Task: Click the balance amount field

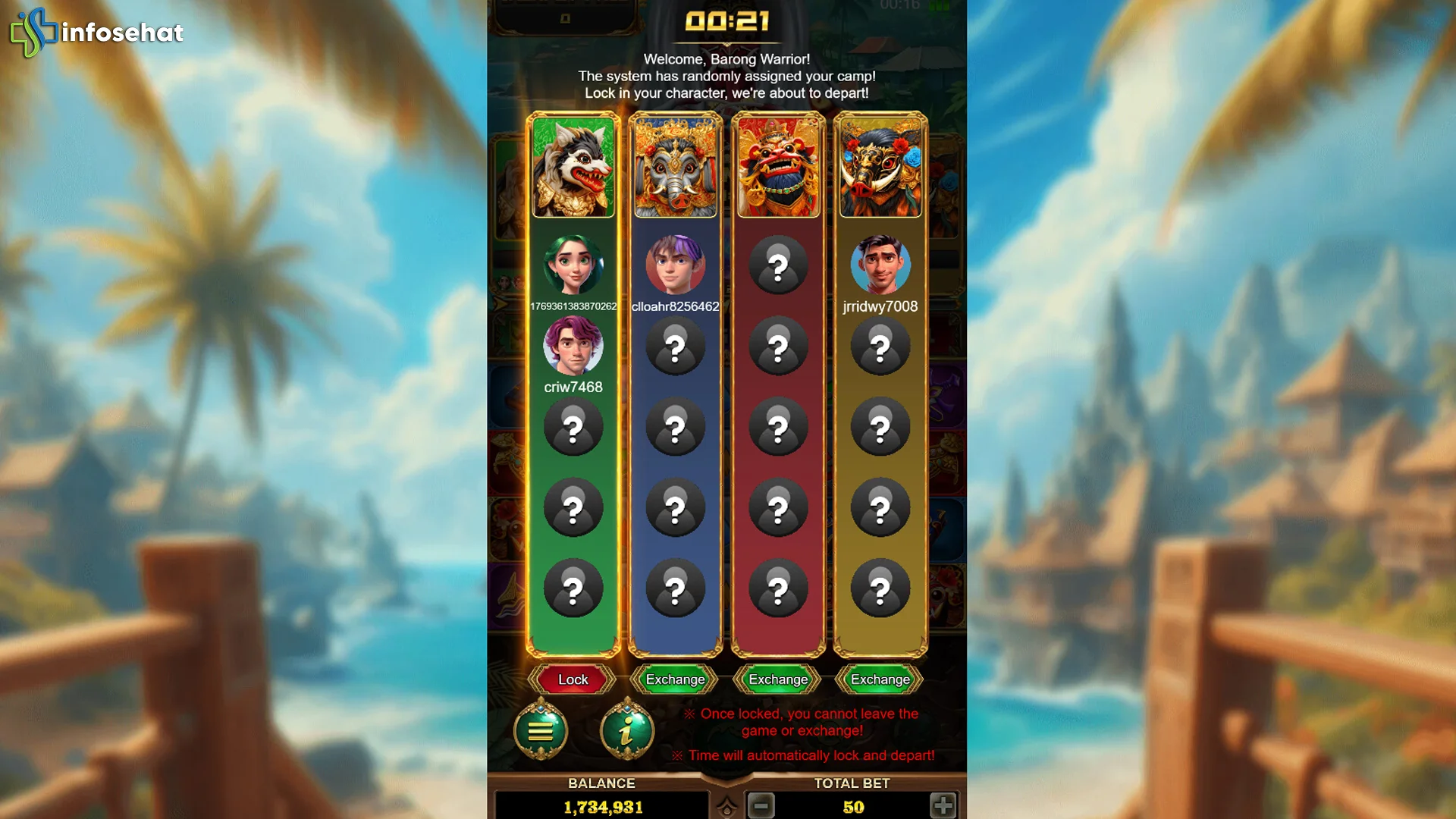Action: (x=600, y=807)
